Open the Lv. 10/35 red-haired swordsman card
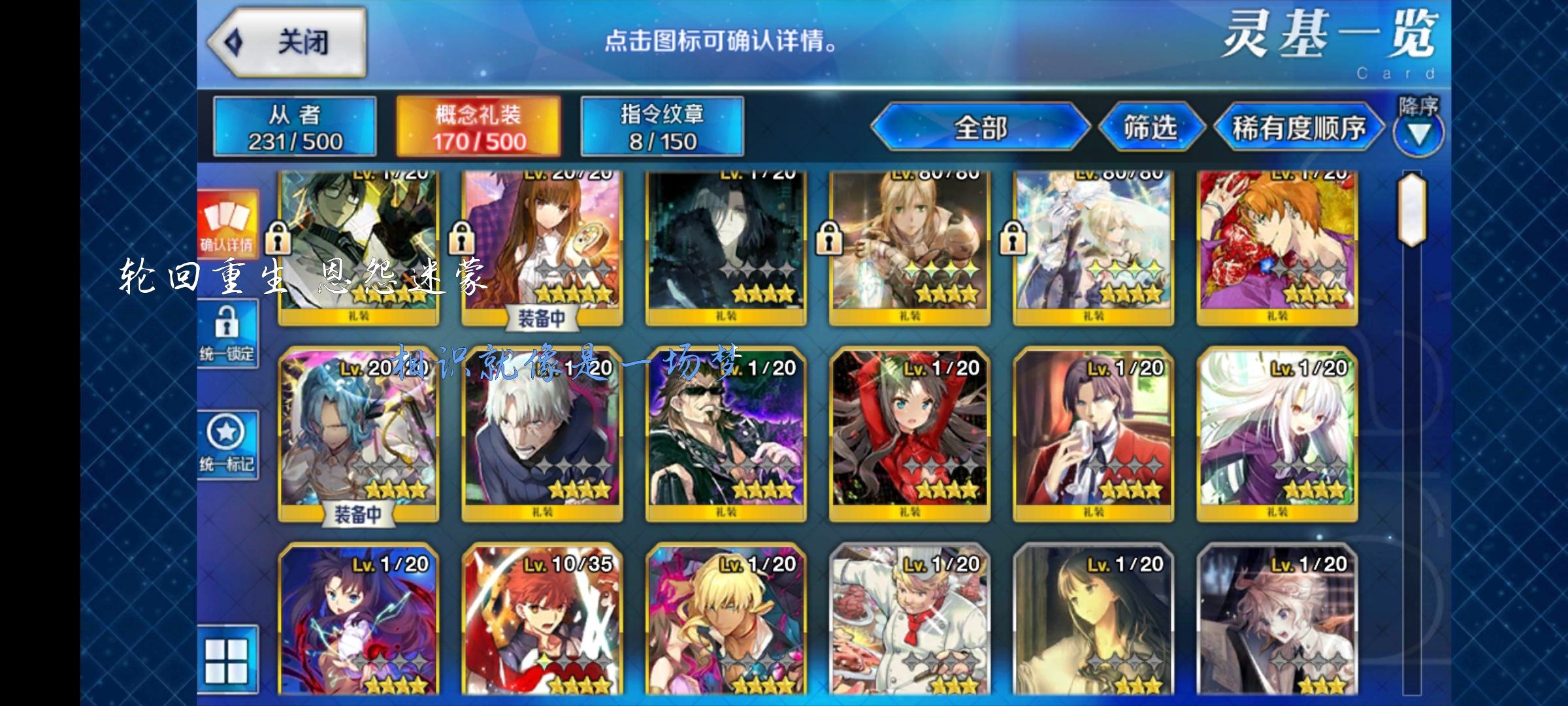 pos(542,621)
